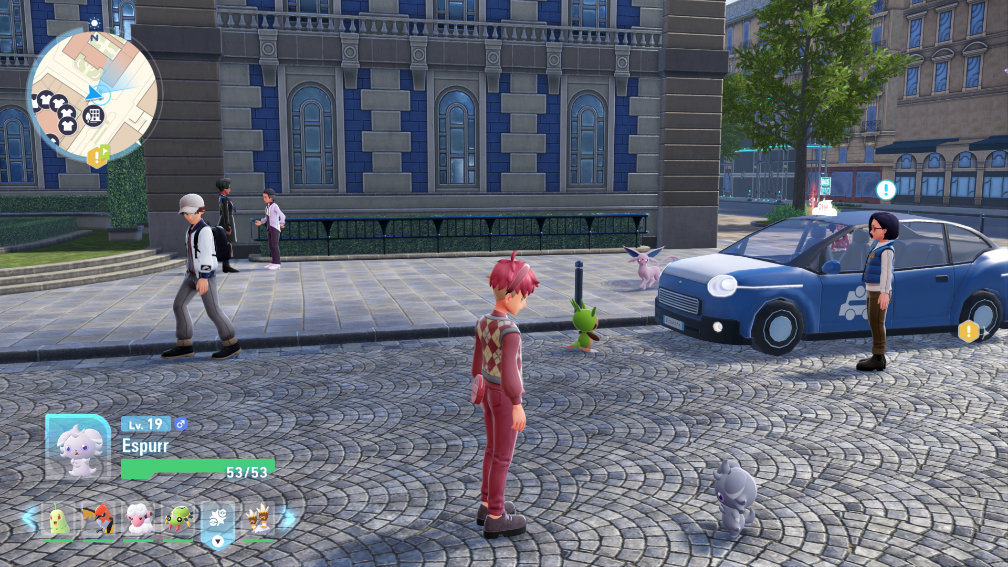1008x567 pixels.
Task: Click the left arrow of the party bar
Action: (x=29, y=518)
